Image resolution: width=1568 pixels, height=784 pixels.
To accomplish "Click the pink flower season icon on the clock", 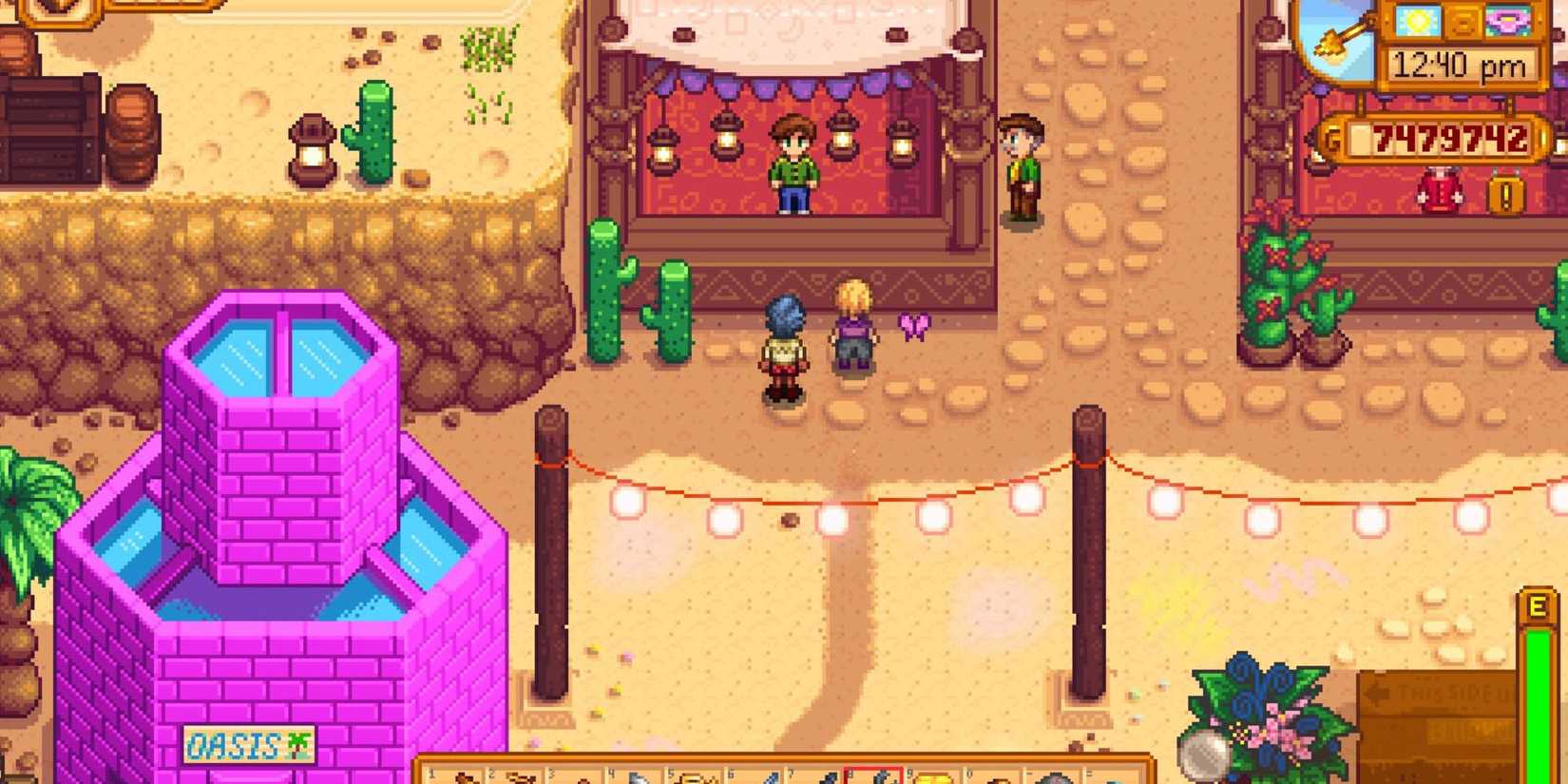I will [x=1510, y=21].
